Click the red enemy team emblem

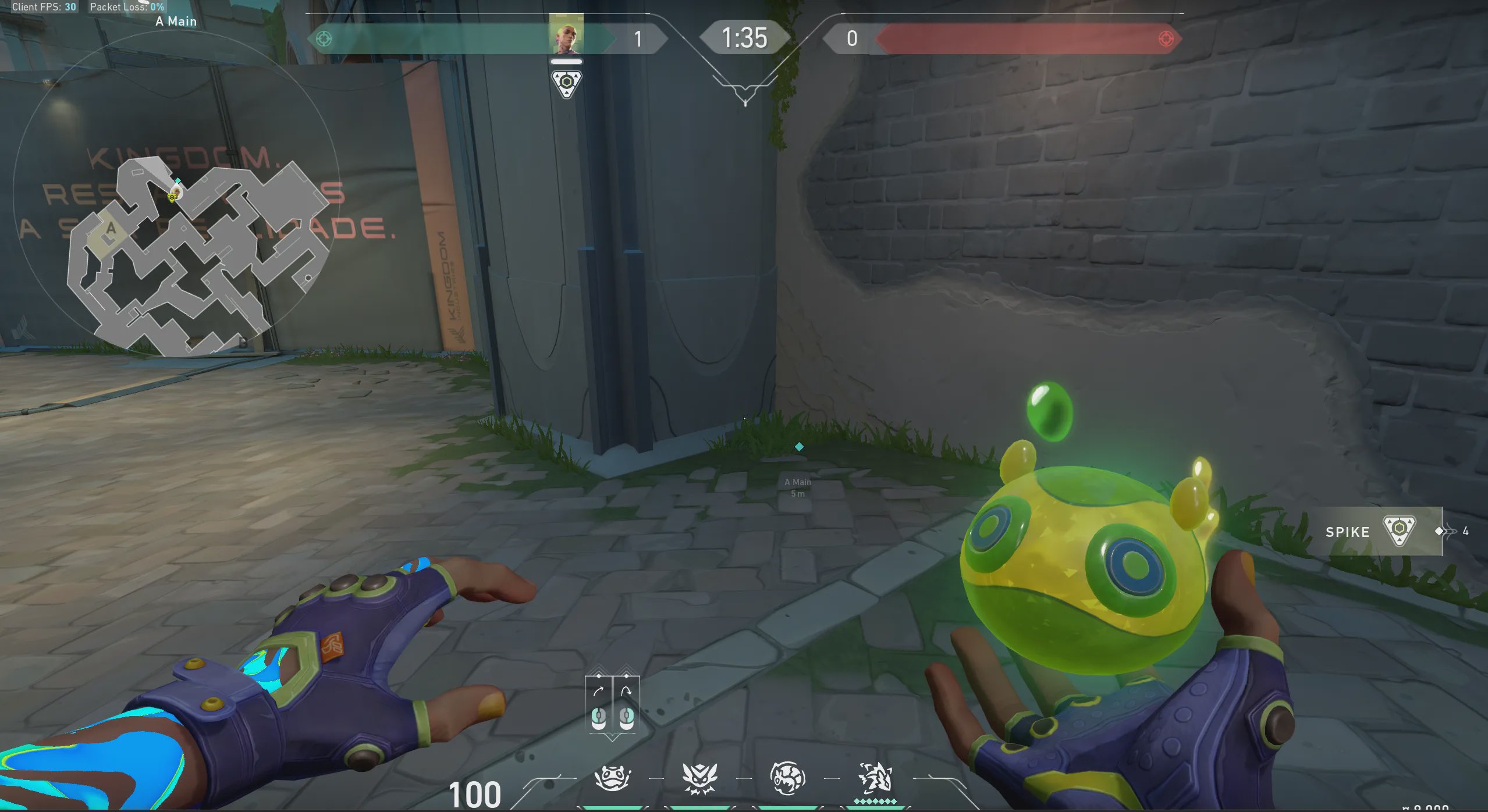pos(1166,39)
